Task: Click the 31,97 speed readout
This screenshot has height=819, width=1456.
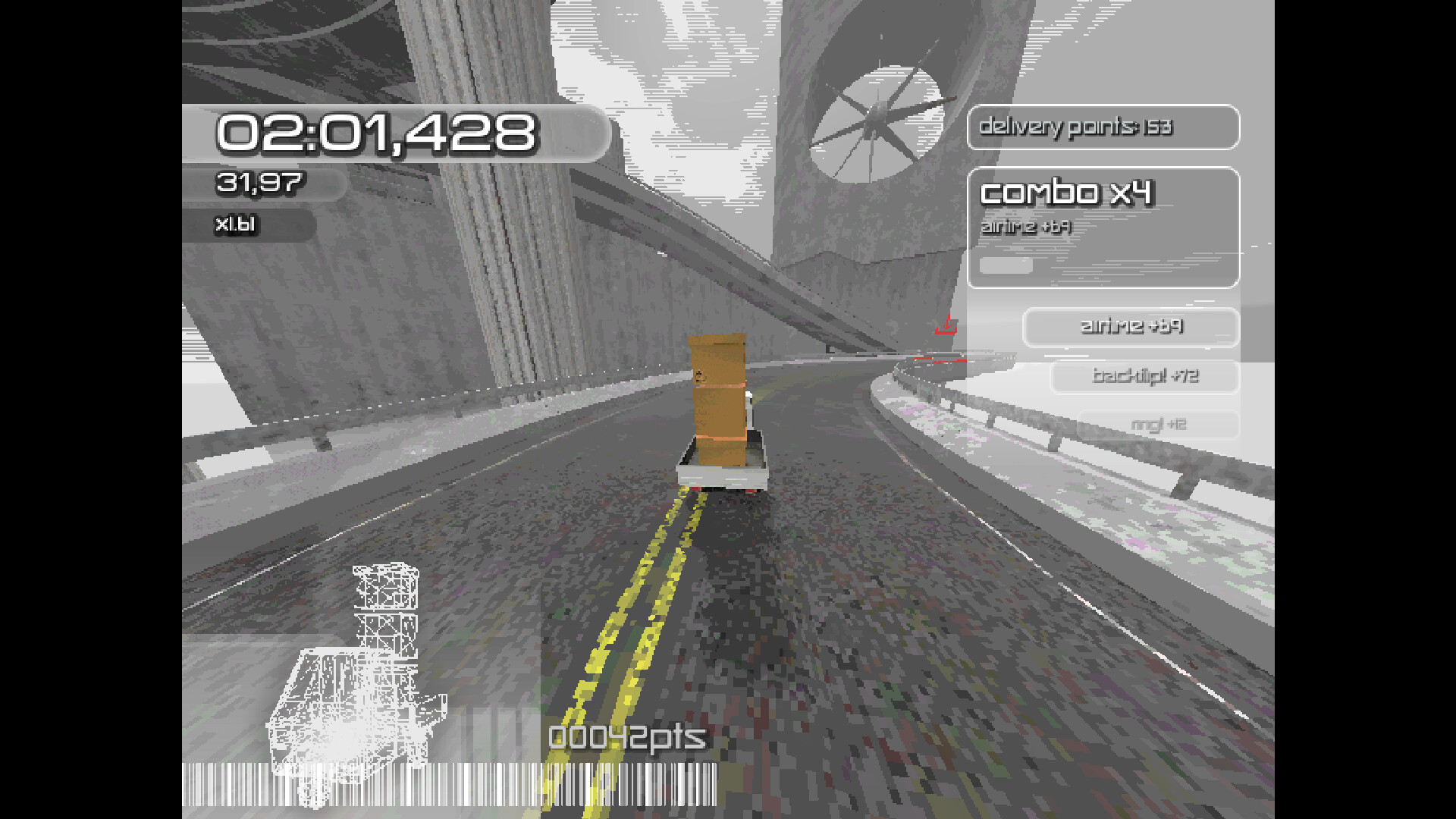Action: point(260,182)
